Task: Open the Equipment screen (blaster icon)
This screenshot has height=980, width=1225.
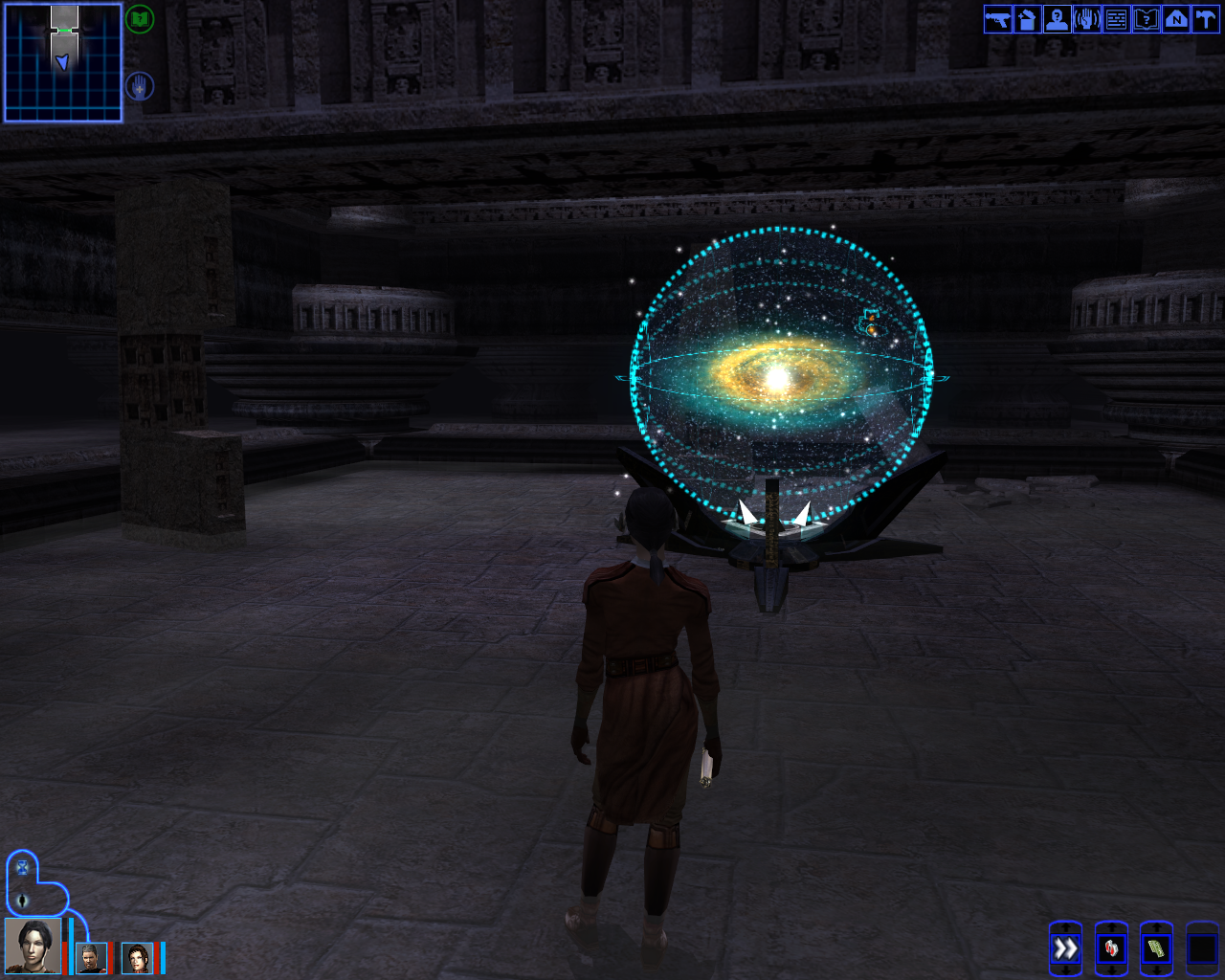Action: 995,19
